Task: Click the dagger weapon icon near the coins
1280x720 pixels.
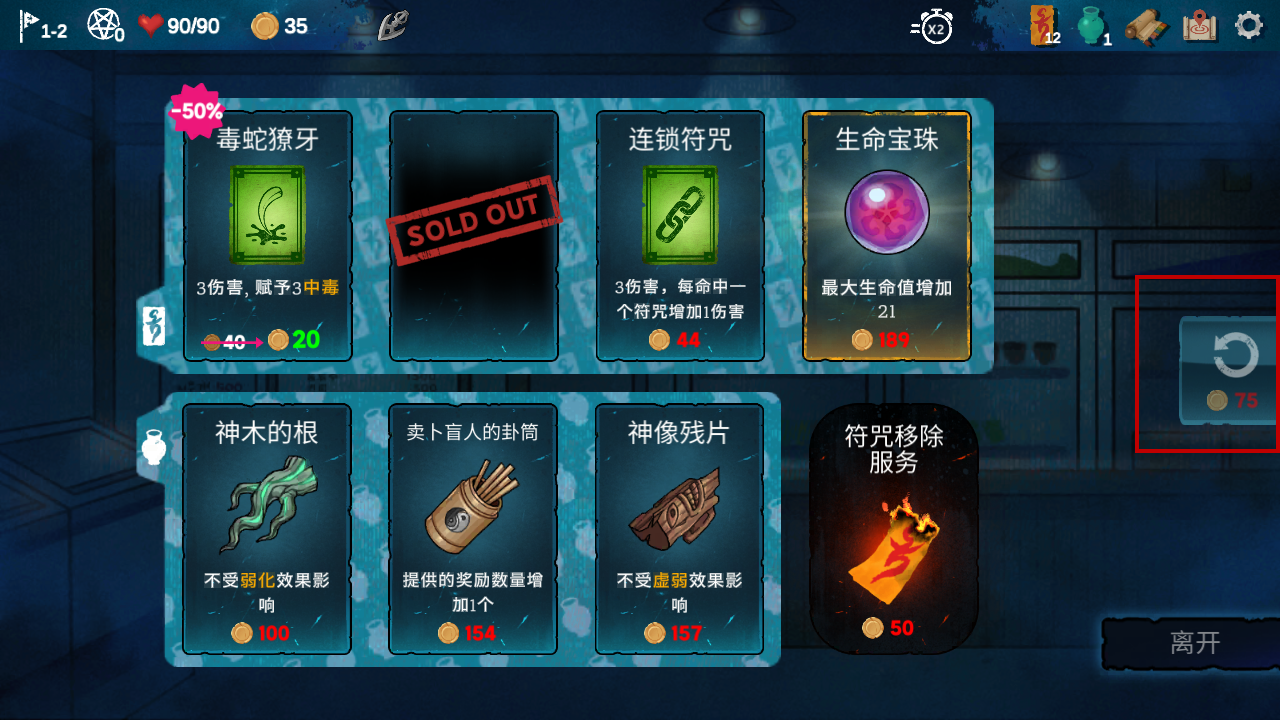Action: tap(395, 25)
